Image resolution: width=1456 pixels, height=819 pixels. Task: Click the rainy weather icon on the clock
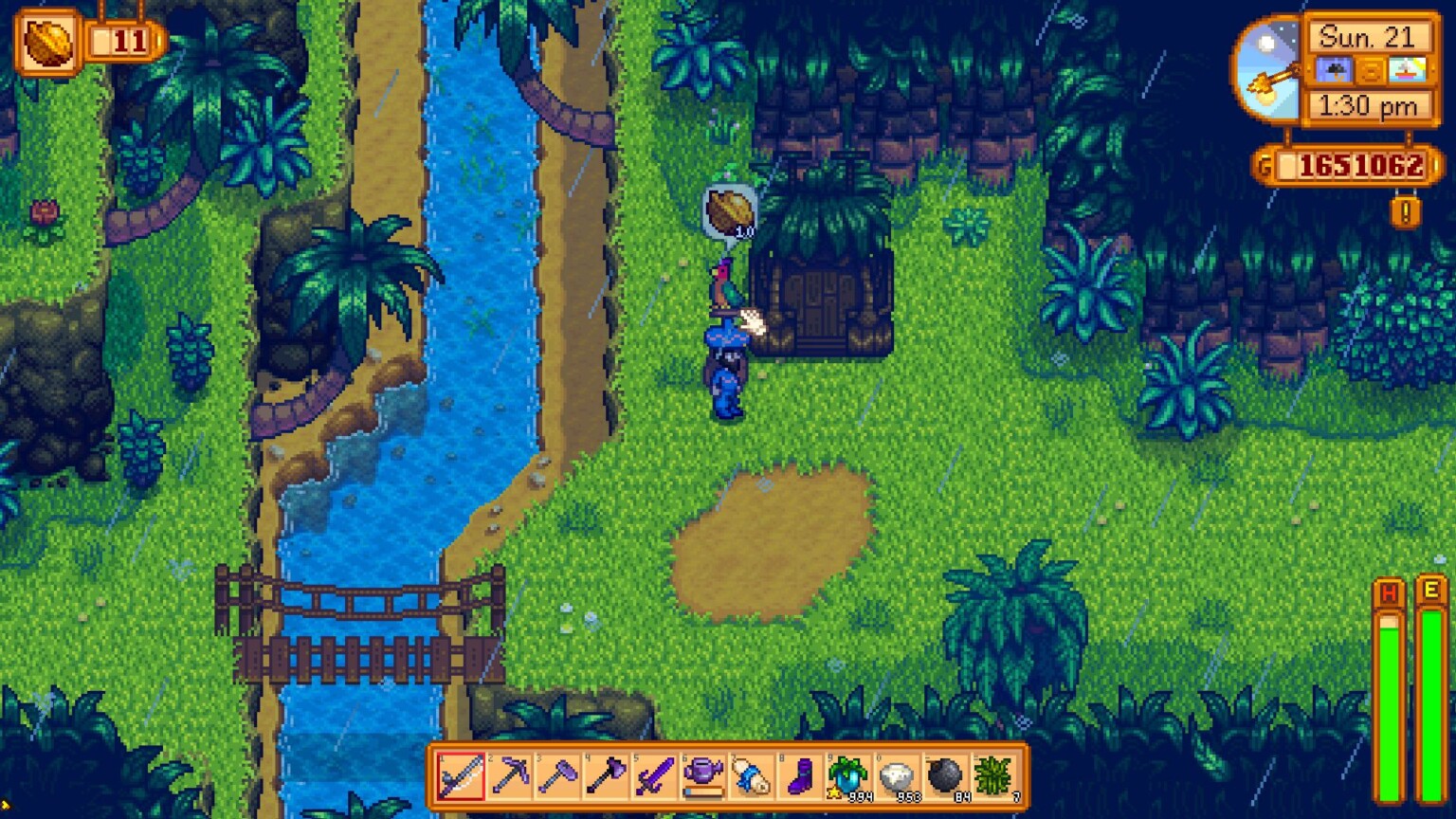tap(1337, 69)
